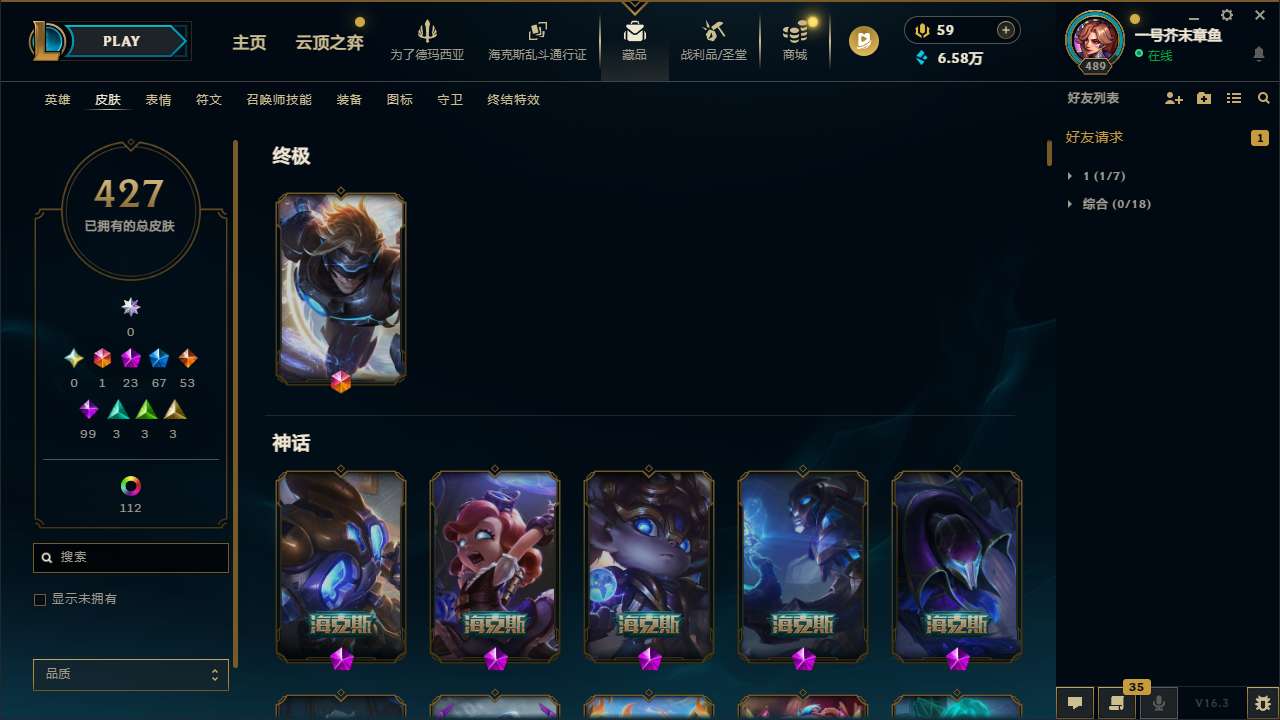Click the PLAY button

tap(121, 41)
